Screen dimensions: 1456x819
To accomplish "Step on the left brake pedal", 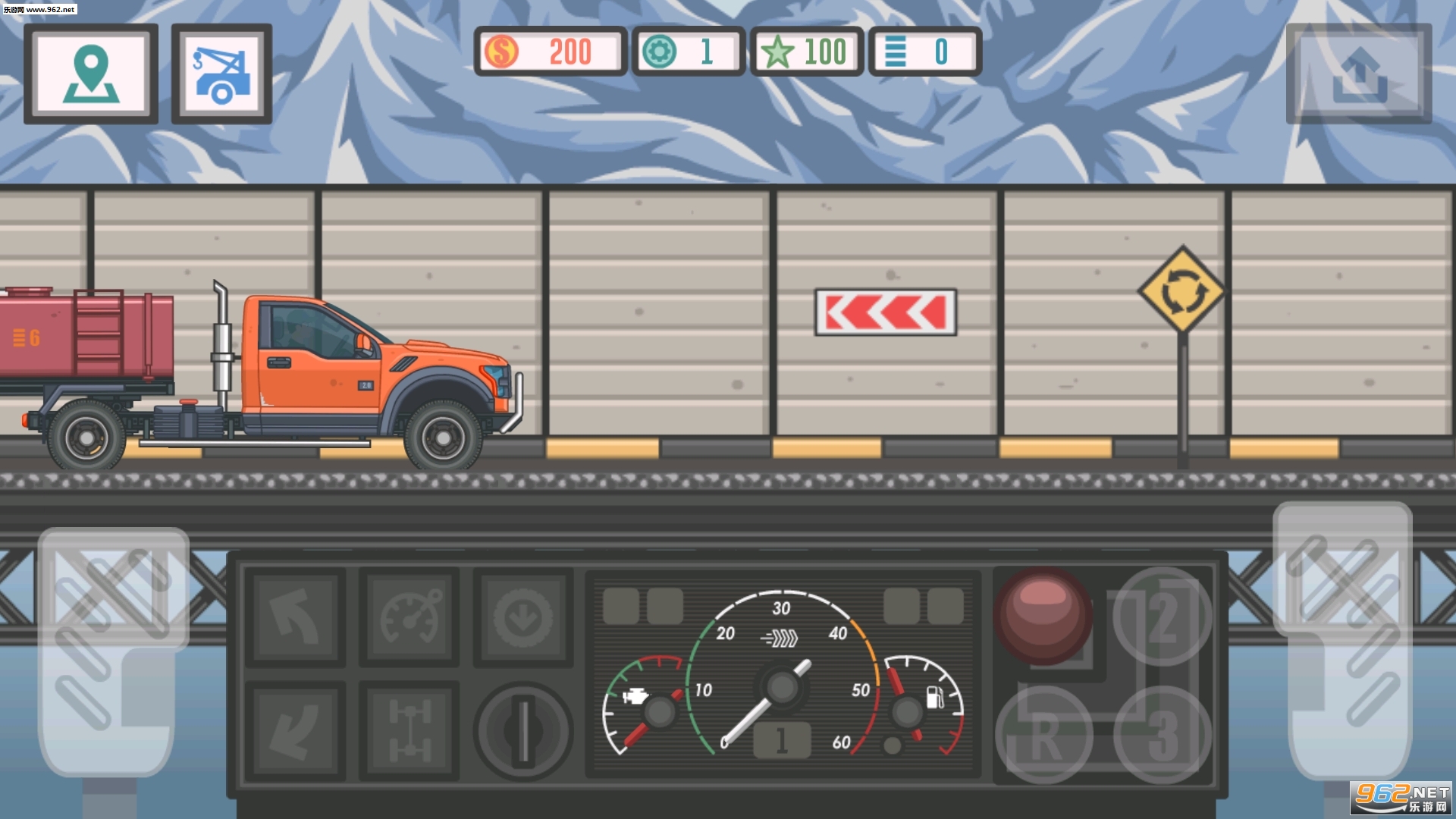I will (112, 652).
